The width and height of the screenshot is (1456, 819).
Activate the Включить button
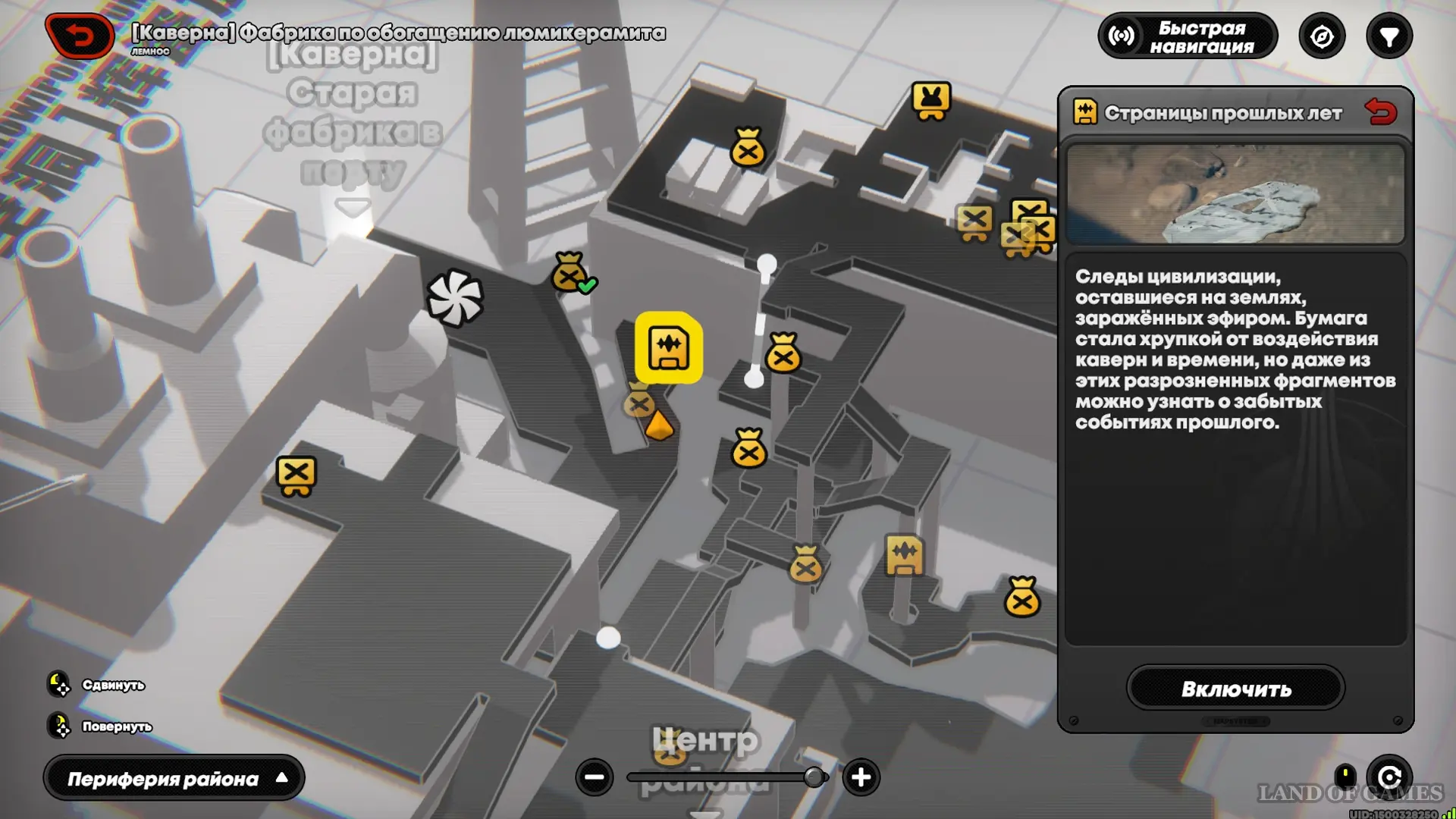click(1235, 689)
